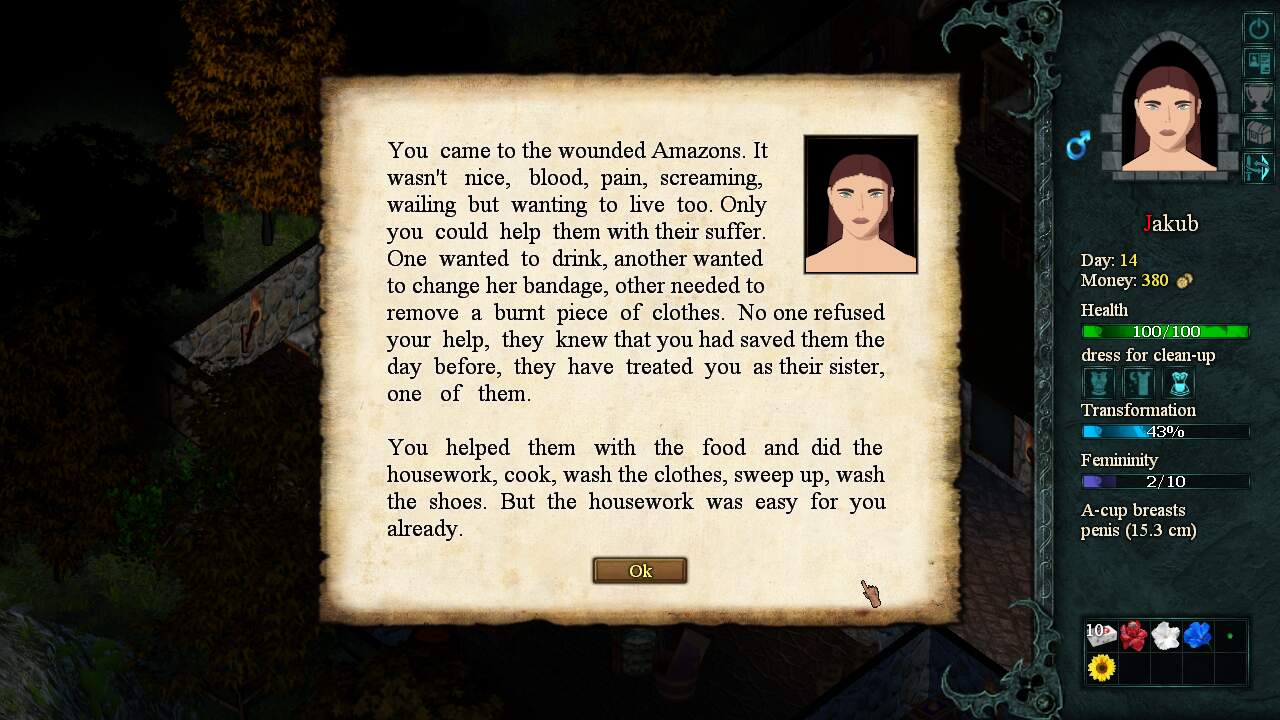Select the sunflower inventory slot
1280x720 pixels.
pos(1101,667)
